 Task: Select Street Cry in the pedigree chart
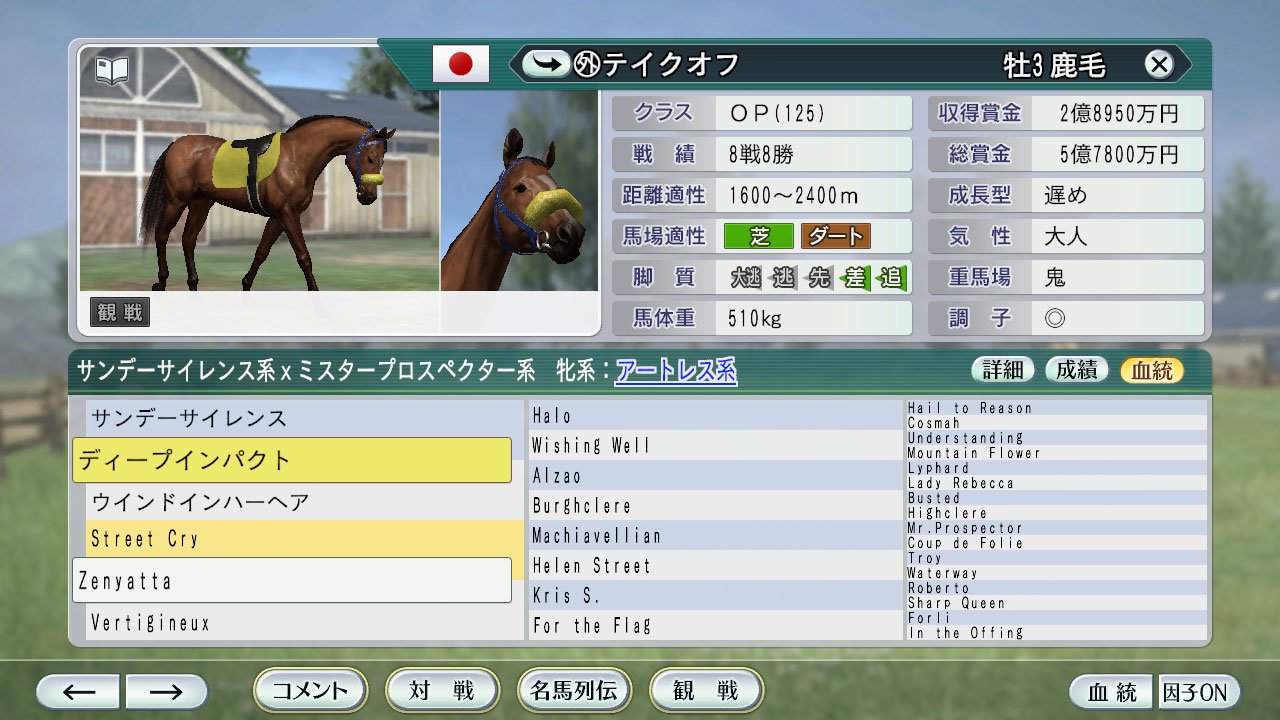pos(290,539)
